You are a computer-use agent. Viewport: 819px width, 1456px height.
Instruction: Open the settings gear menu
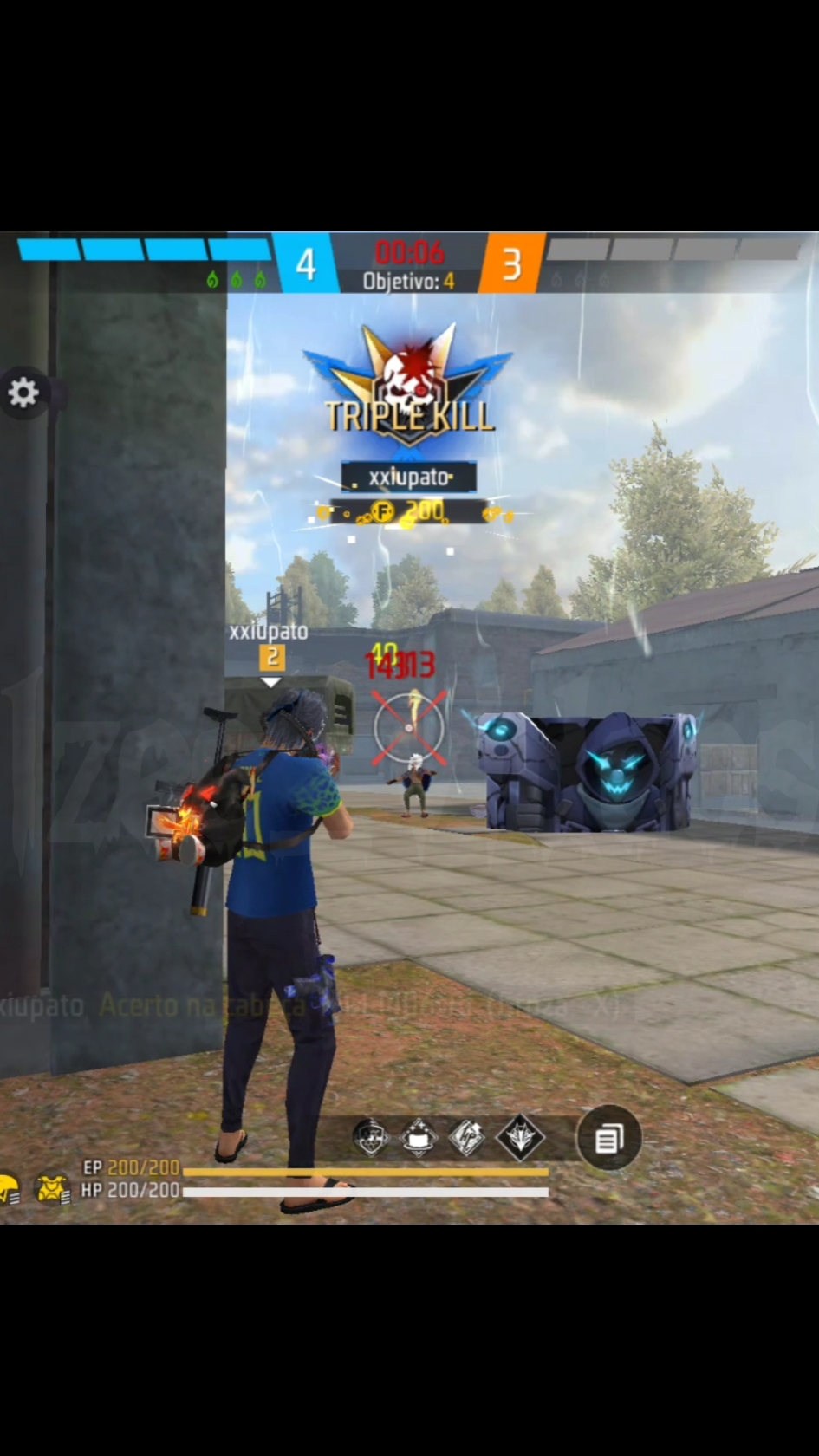point(23,393)
